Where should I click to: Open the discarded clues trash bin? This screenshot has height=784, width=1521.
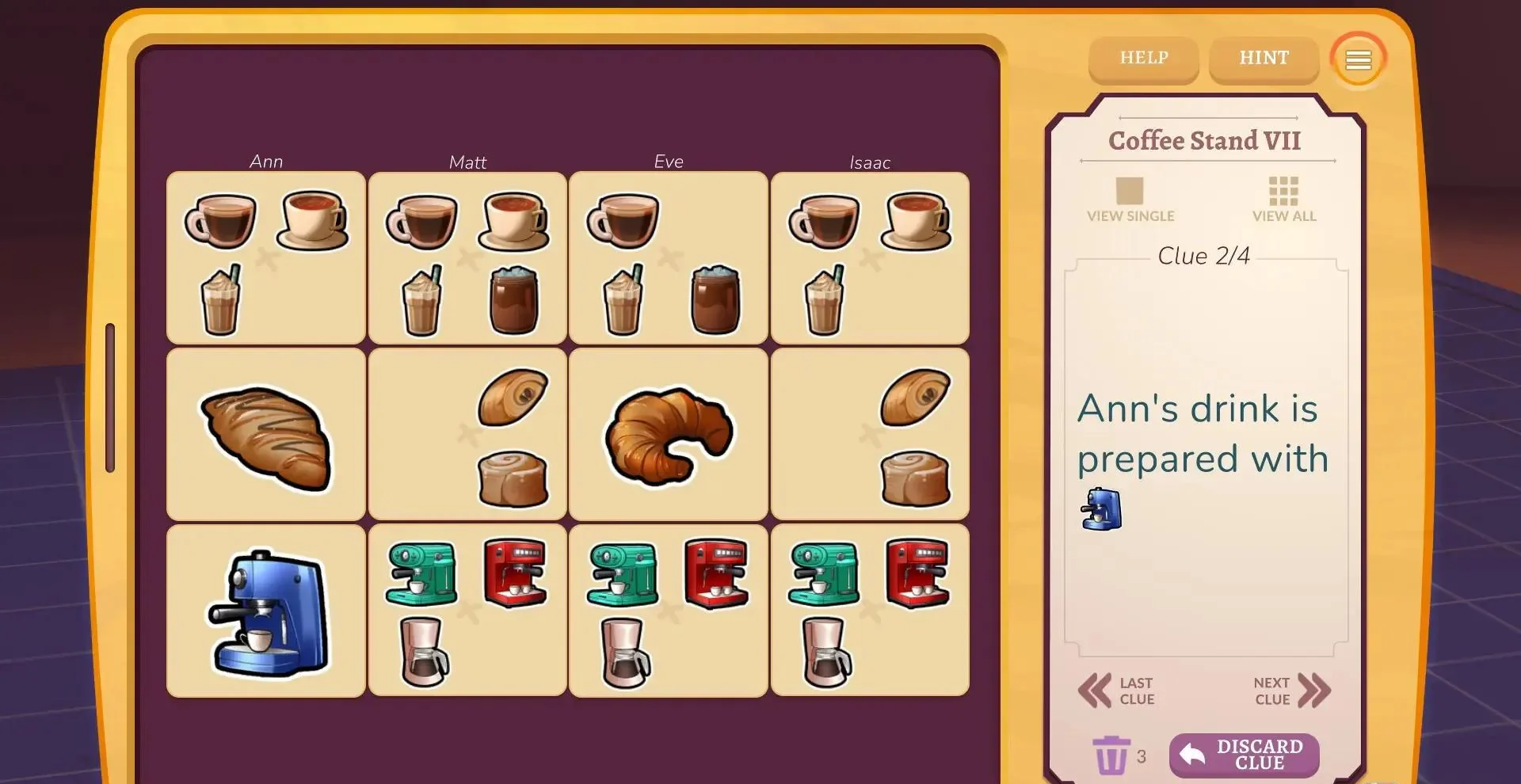click(1111, 755)
